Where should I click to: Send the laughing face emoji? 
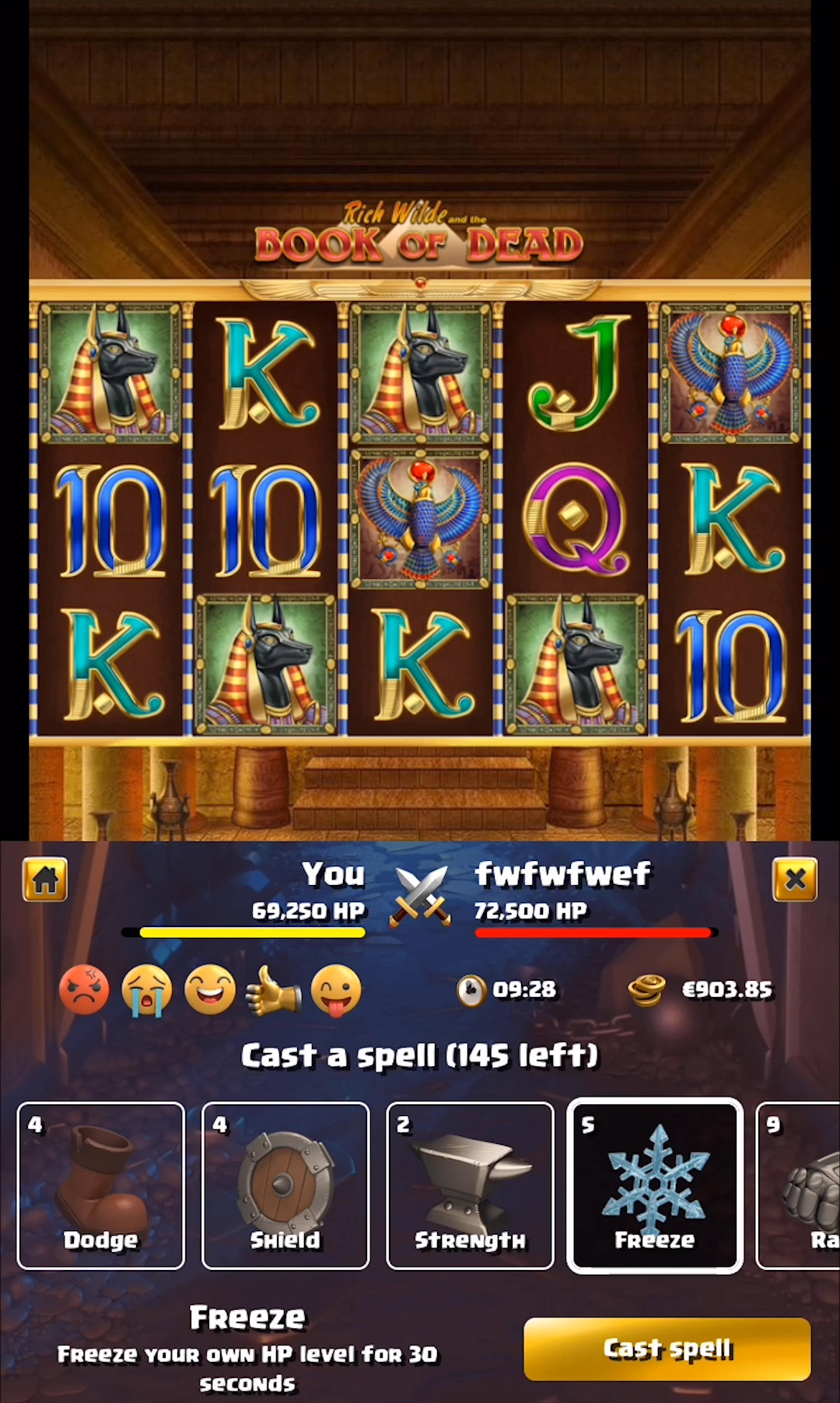click(210, 990)
